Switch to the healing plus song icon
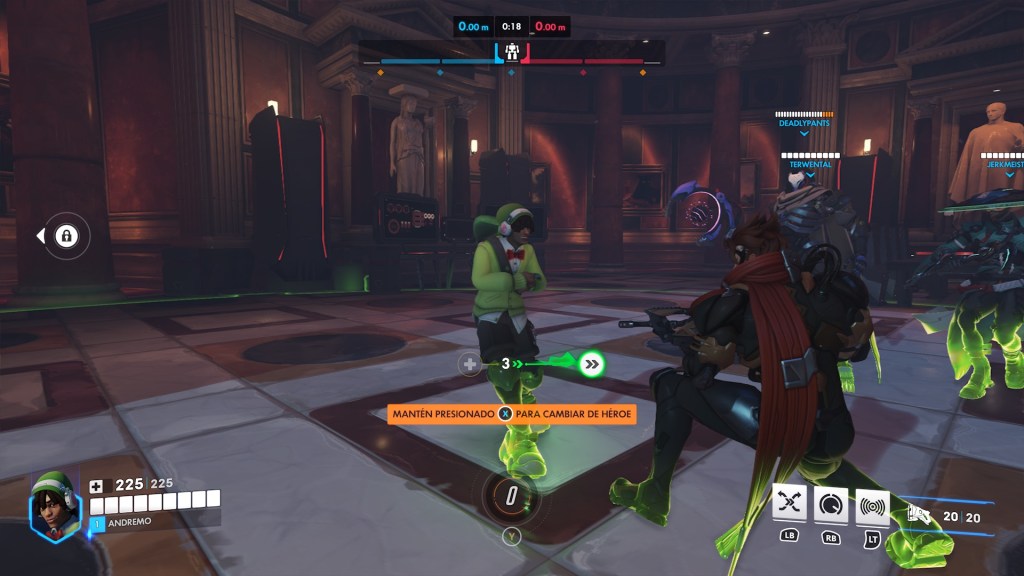This screenshot has height=576, width=1024. pyautogui.click(x=470, y=364)
